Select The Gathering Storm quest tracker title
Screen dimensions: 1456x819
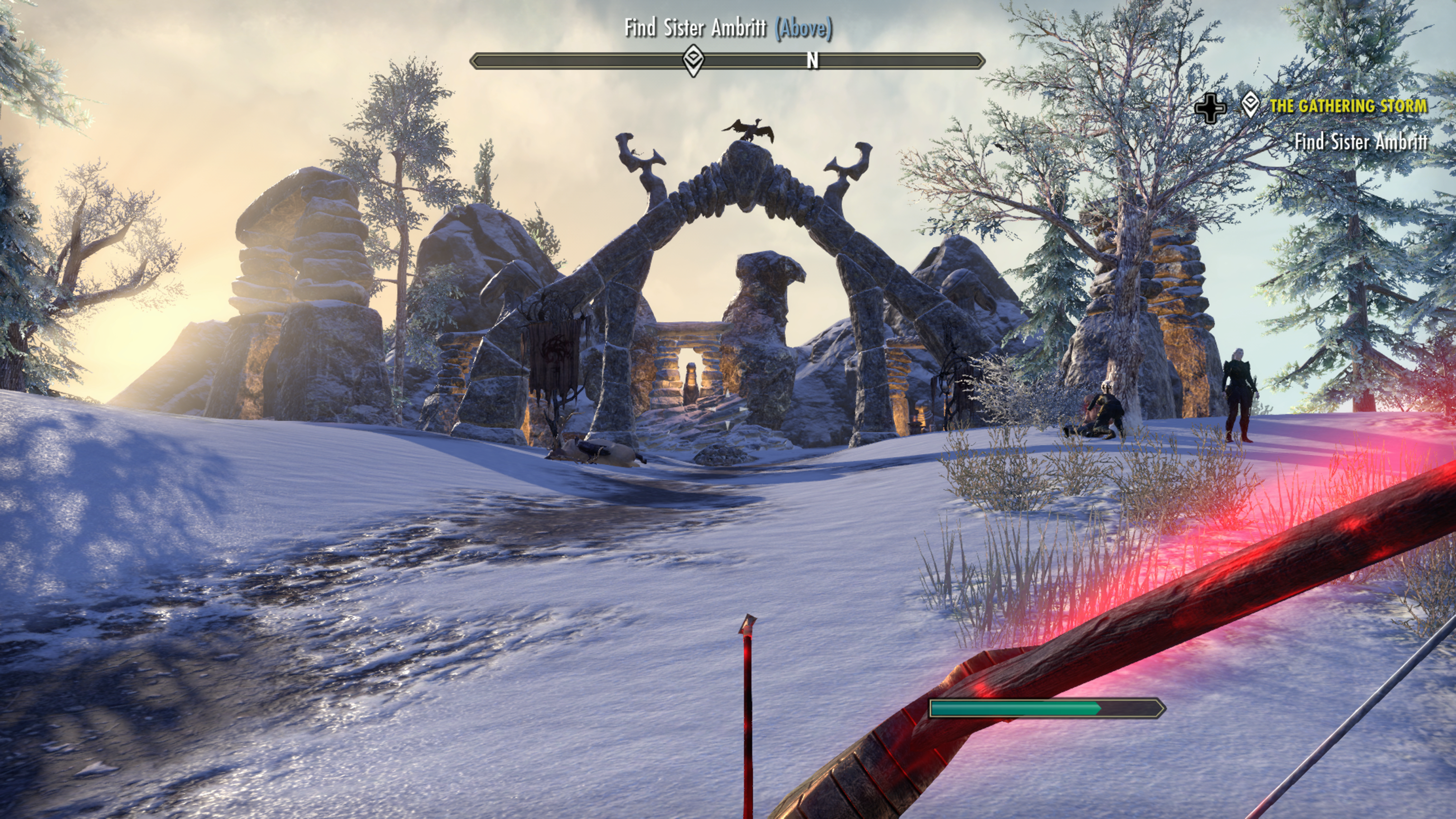pyautogui.click(x=1347, y=106)
